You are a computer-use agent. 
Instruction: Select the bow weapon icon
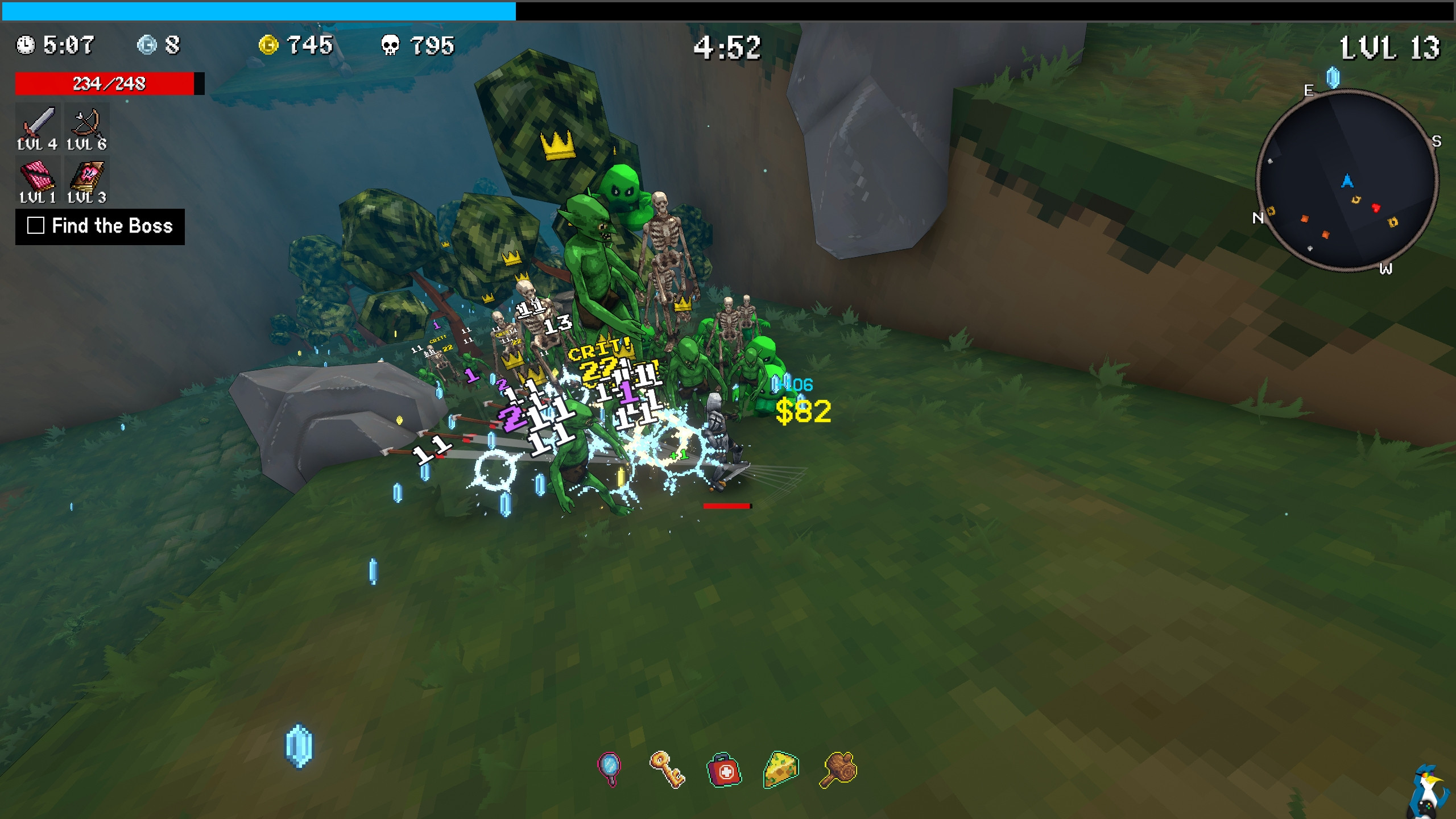pyautogui.click(x=87, y=122)
